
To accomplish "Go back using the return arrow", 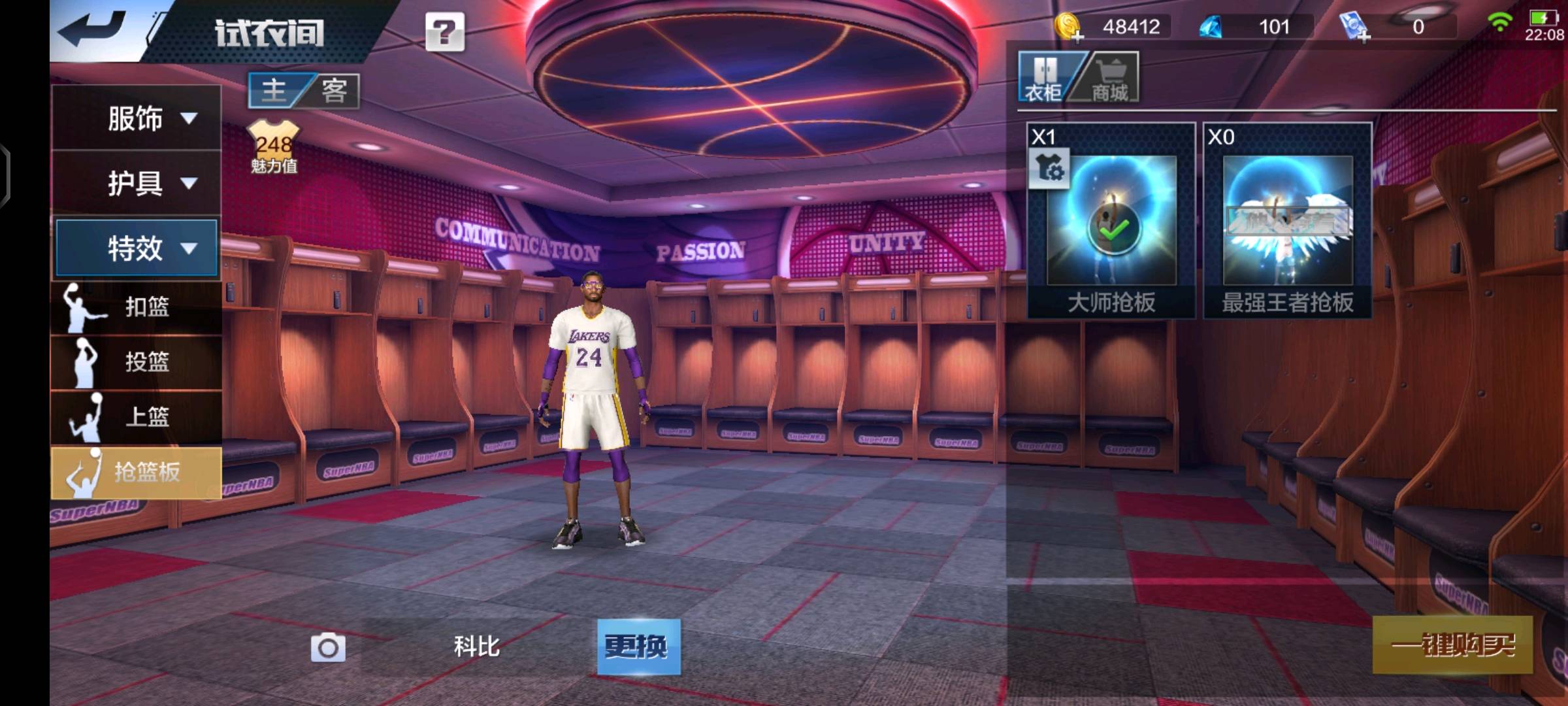I will [91, 29].
